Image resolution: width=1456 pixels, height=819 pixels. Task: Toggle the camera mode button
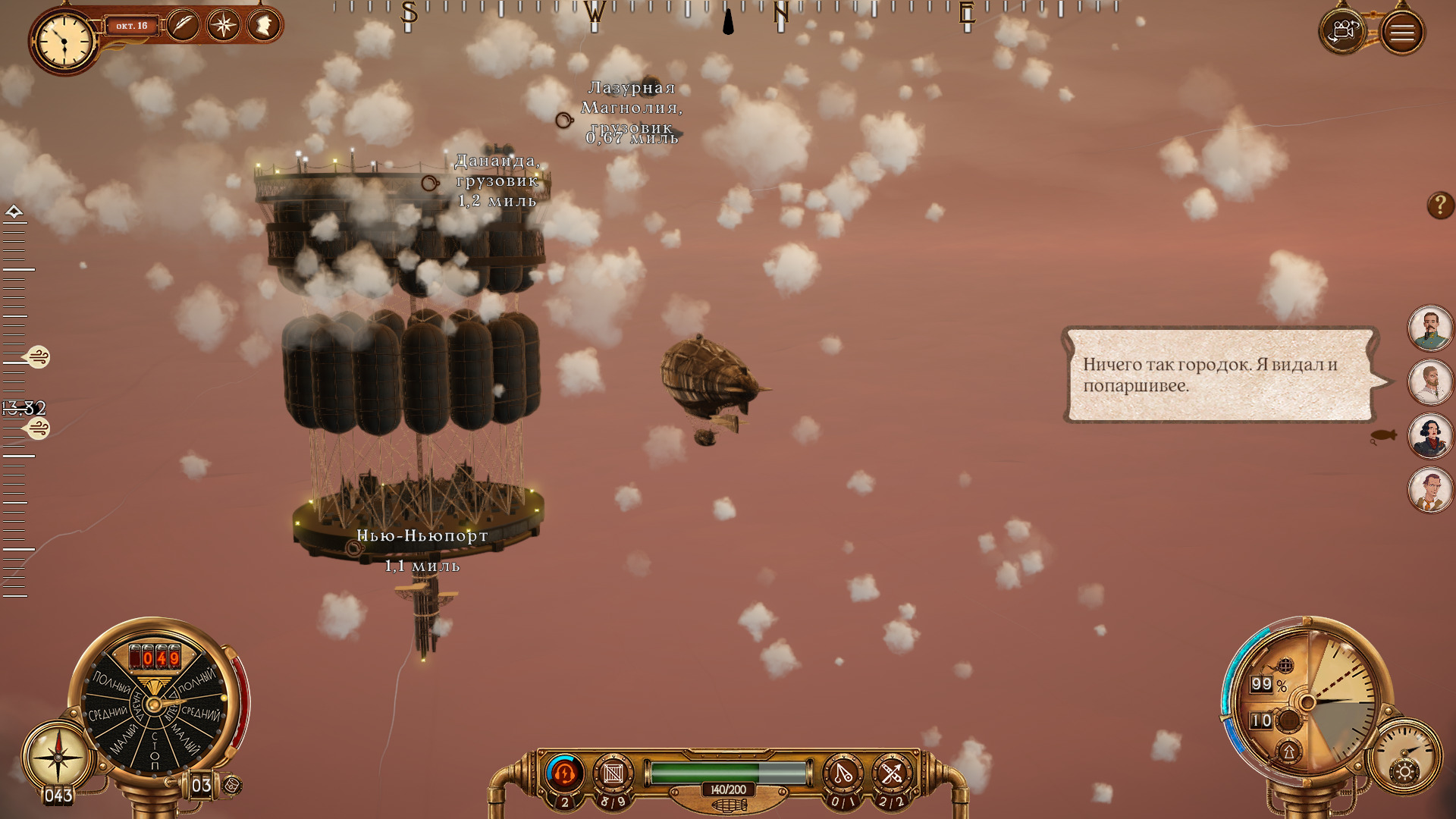click(1342, 32)
